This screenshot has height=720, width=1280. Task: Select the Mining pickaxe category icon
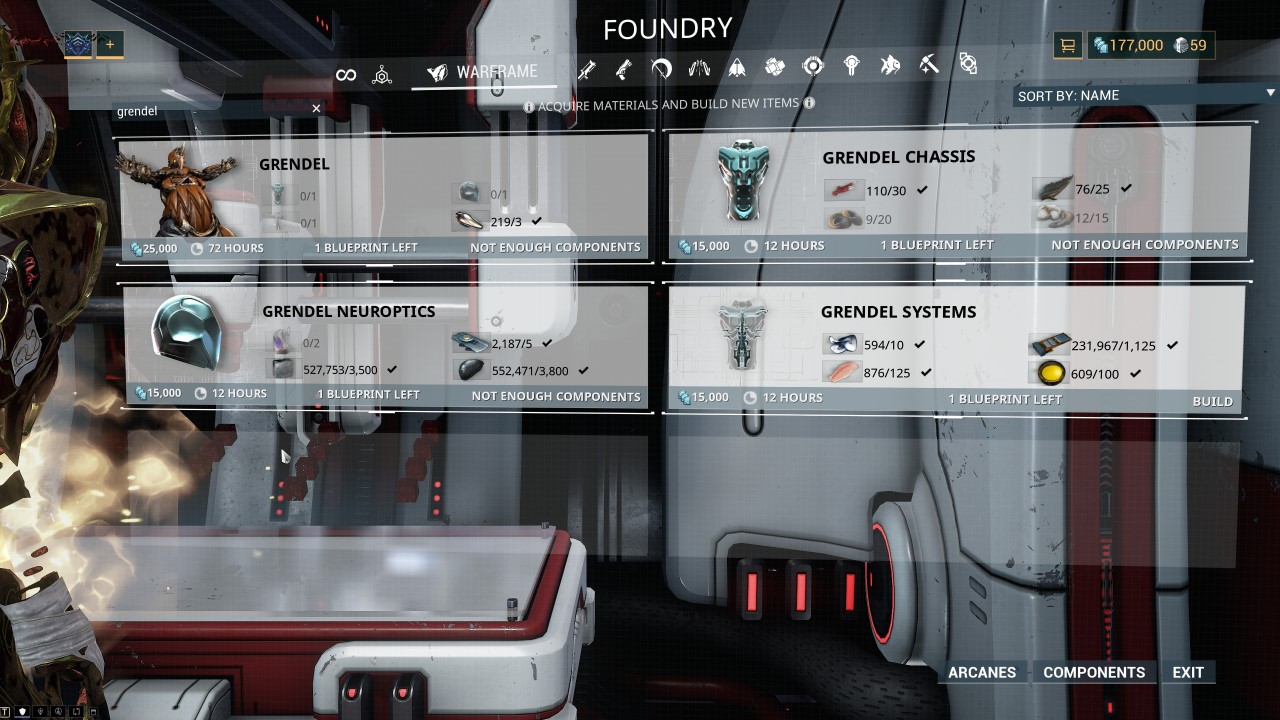pyautogui.click(x=928, y=66)
